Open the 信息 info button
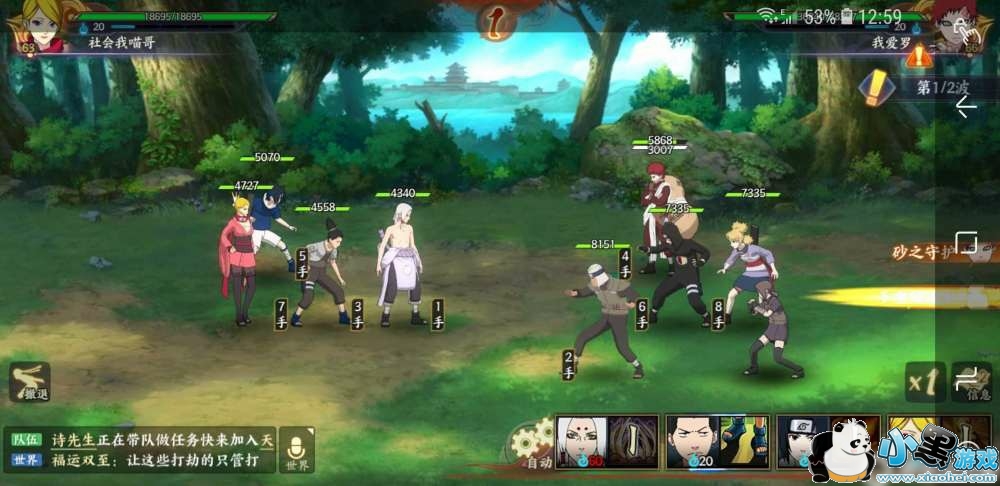1000x486 pixels. click(x=972, y=381)
